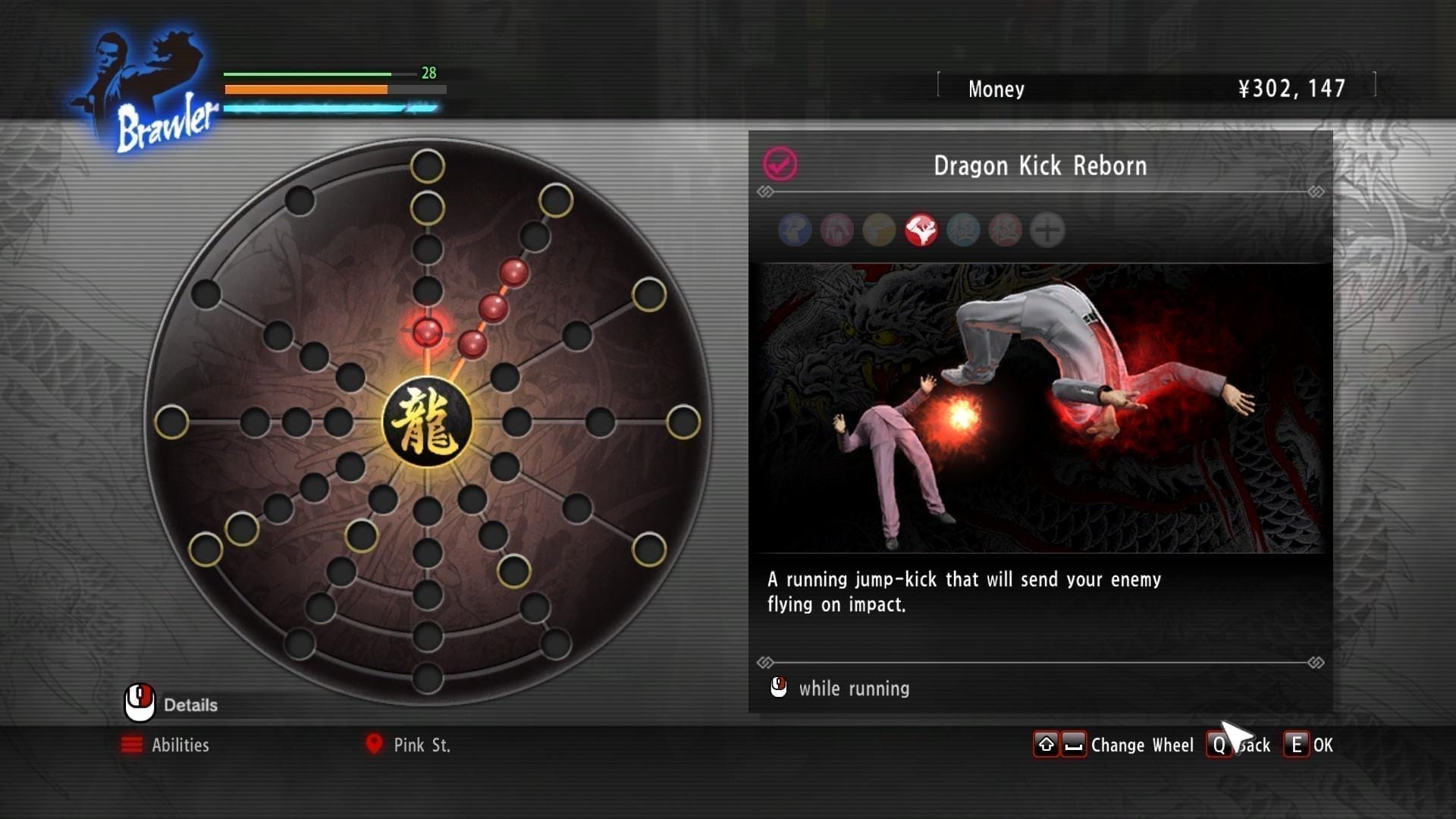Click the golden dragon kanji emblem

(427, 422)
